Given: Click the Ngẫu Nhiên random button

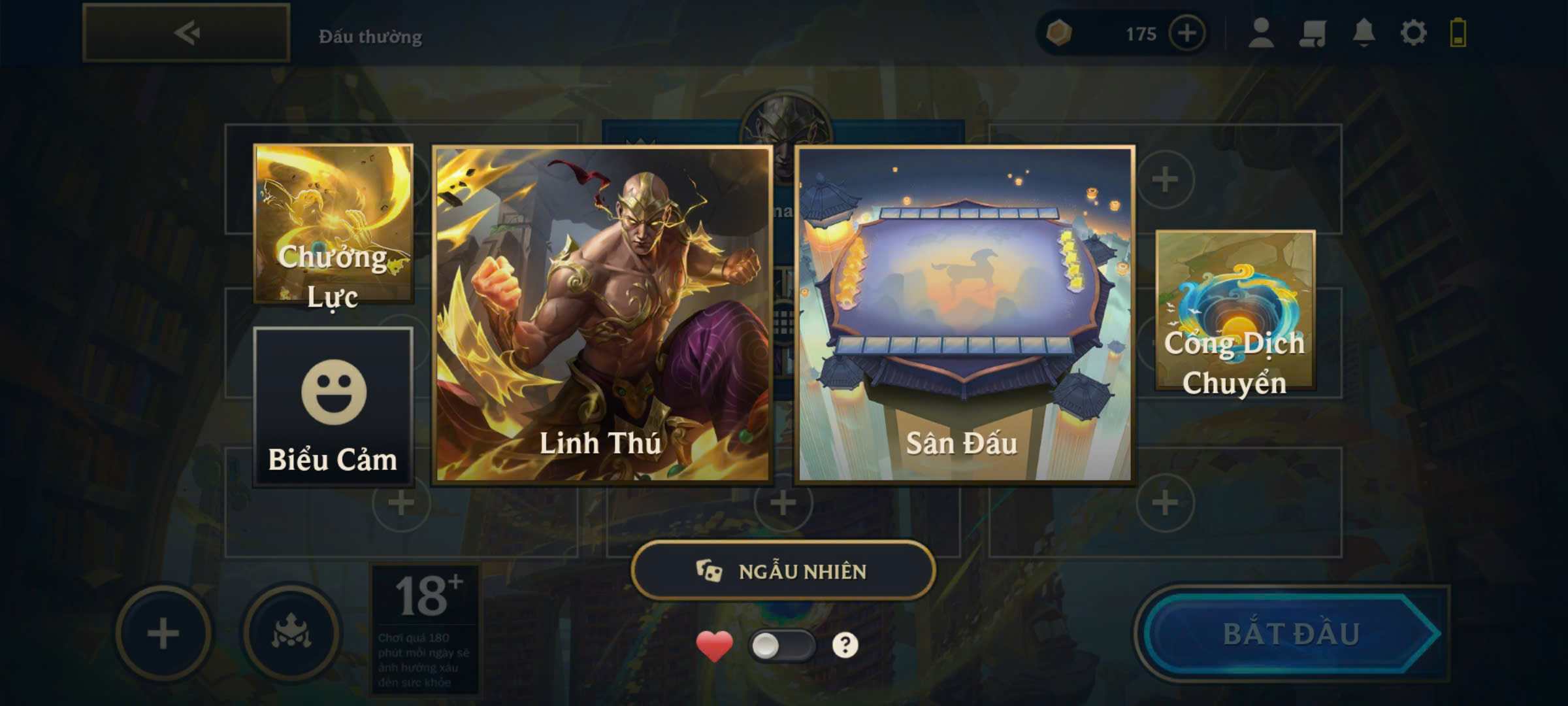Looking at the screenshot, I should click(783, 571).
